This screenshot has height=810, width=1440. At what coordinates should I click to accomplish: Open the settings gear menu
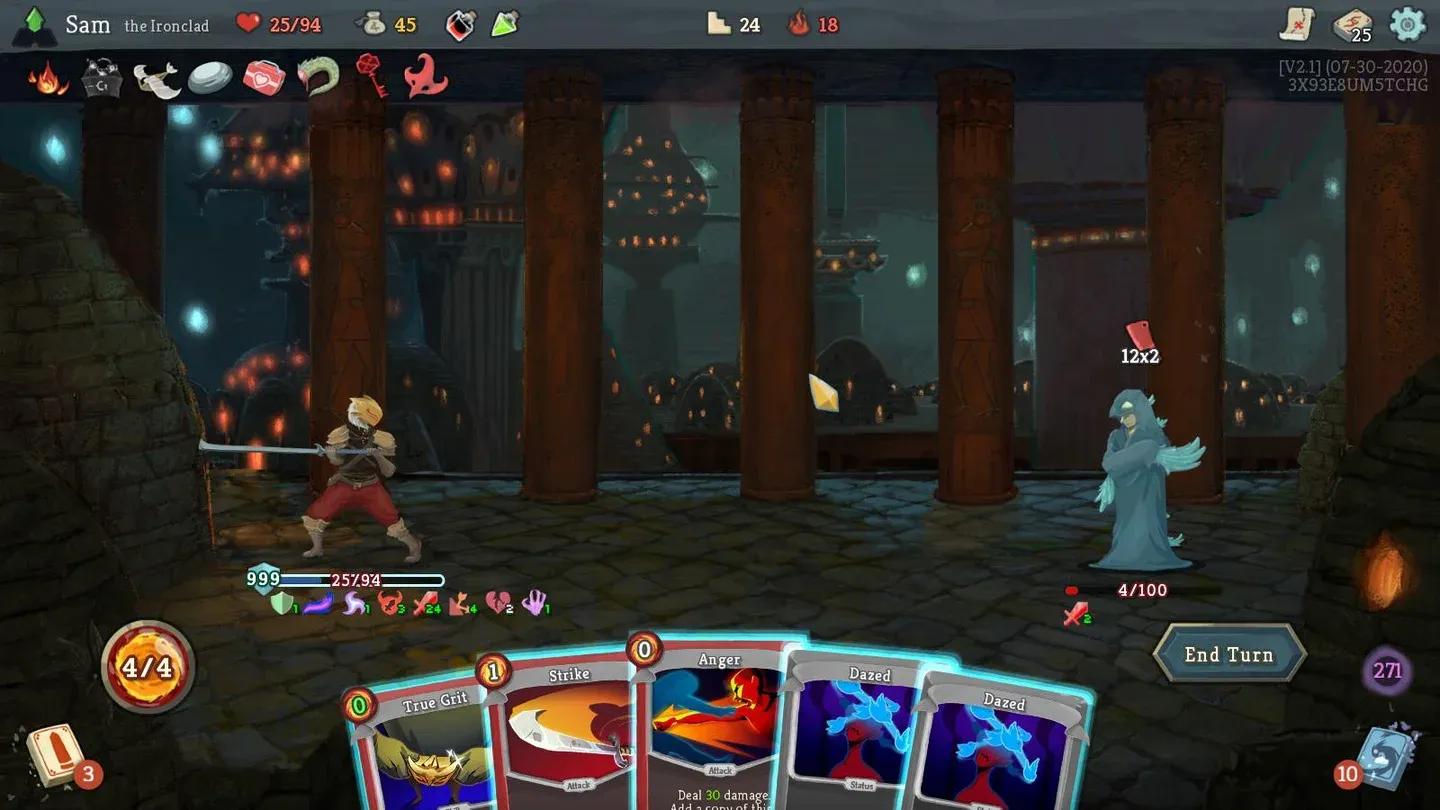point(1406,24)
